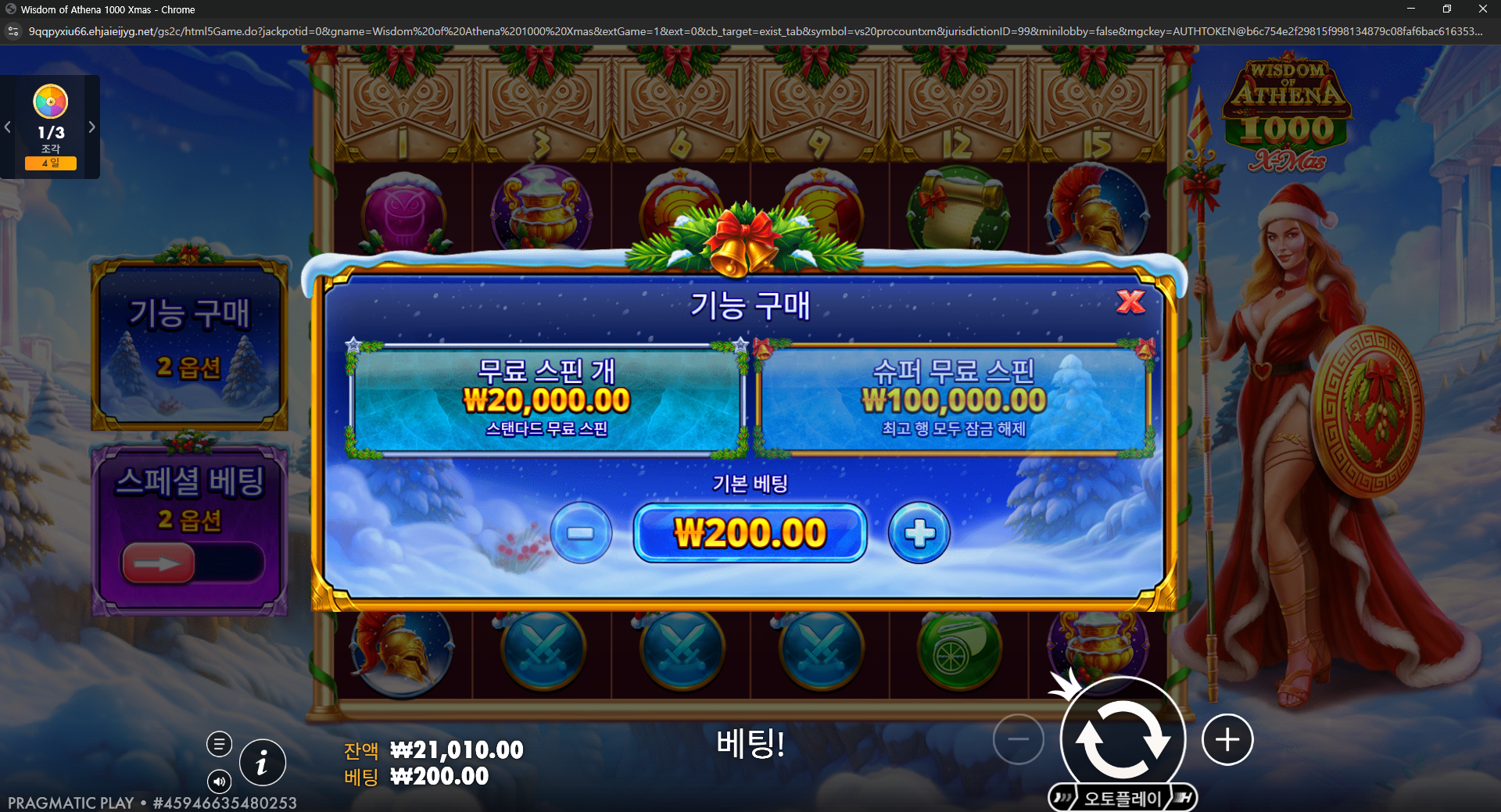Toggle the 스페셜 베팅 red arrow switch
Screen dimensions: 1501x812
point(159,563)
